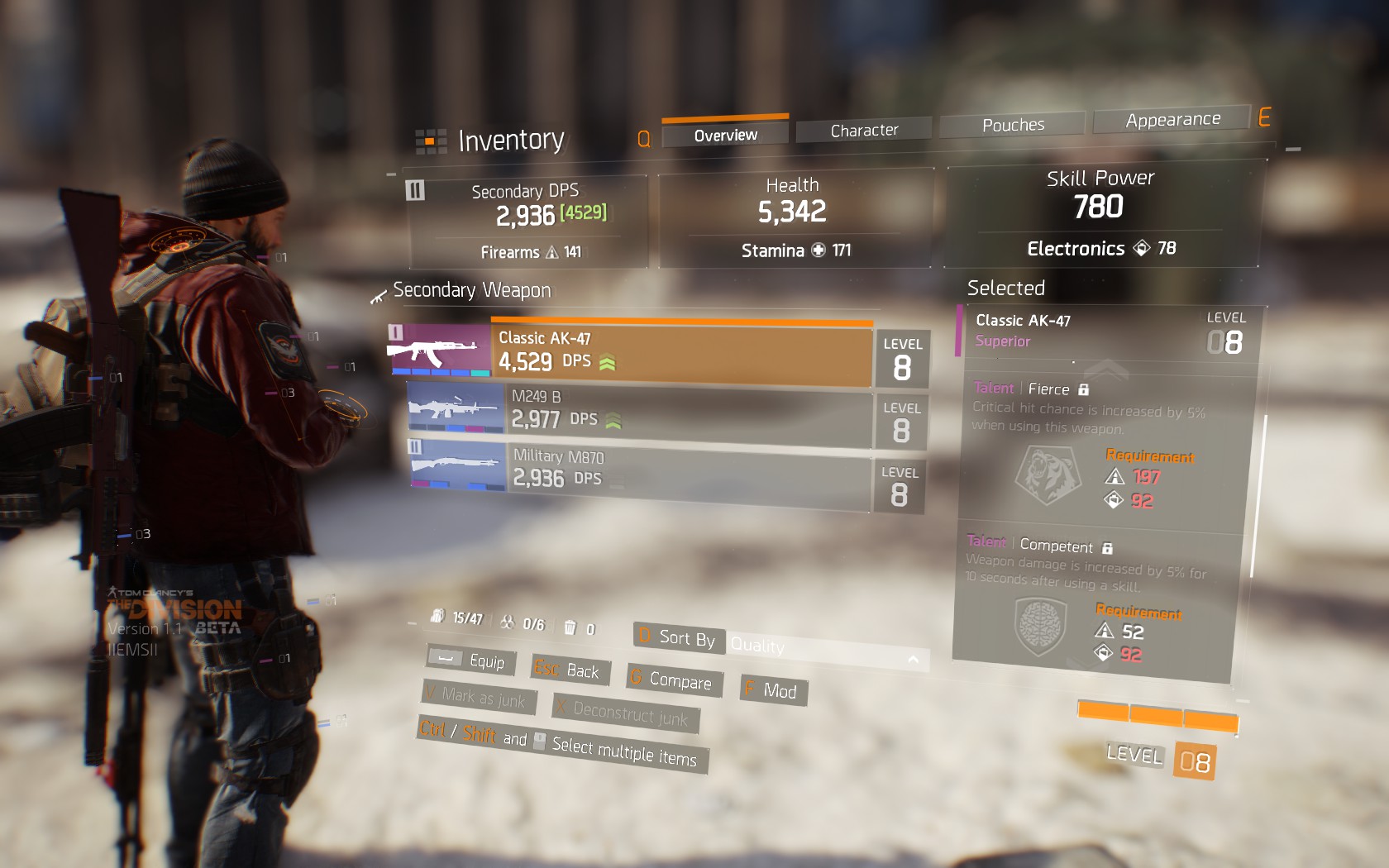1389x868 pixels.
Task: Choose the M249 B weapon
Action: [686, 411]
